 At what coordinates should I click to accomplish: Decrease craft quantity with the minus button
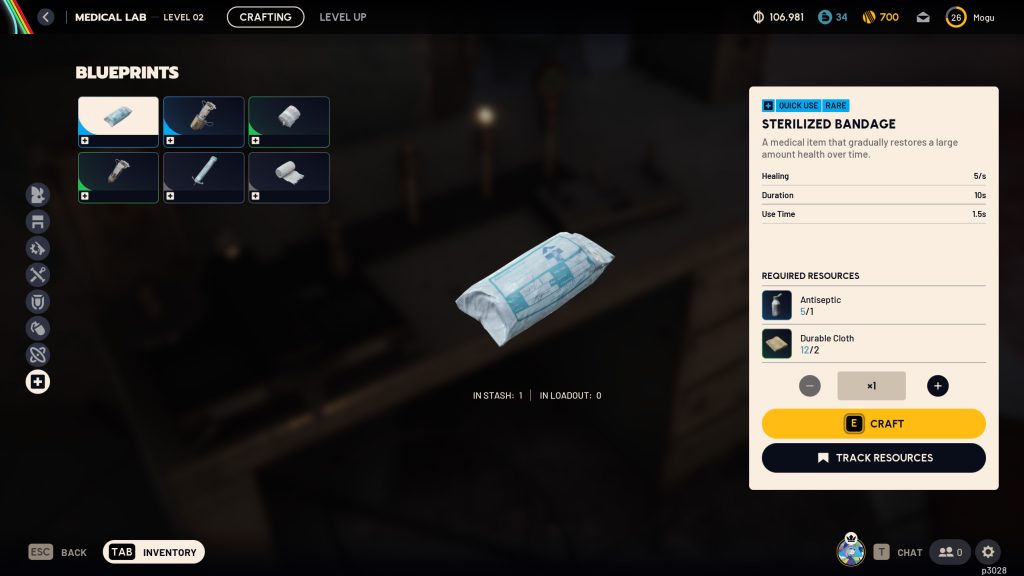pyautogui.click(x=810, y=386)
